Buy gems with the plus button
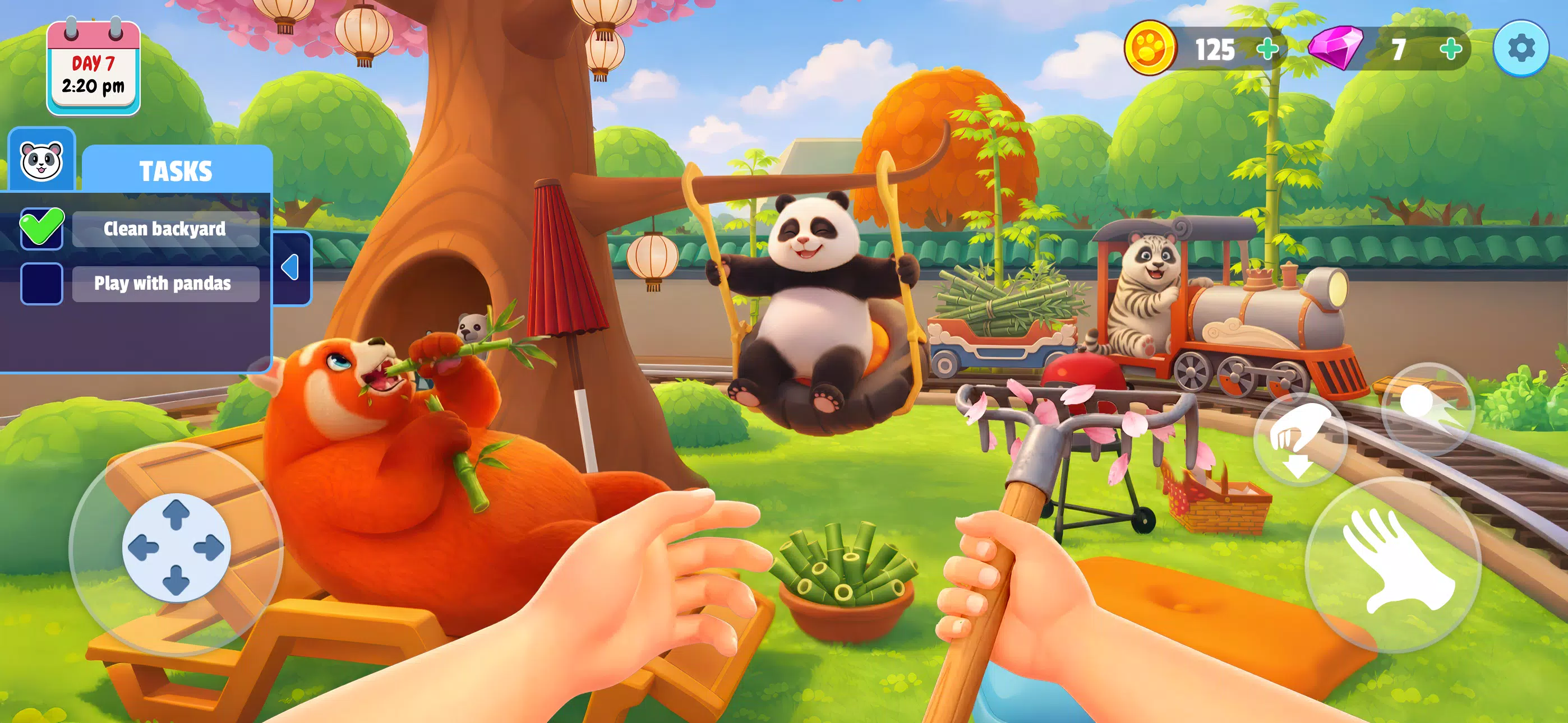 pyautogui.click(x=1452, y=50)
